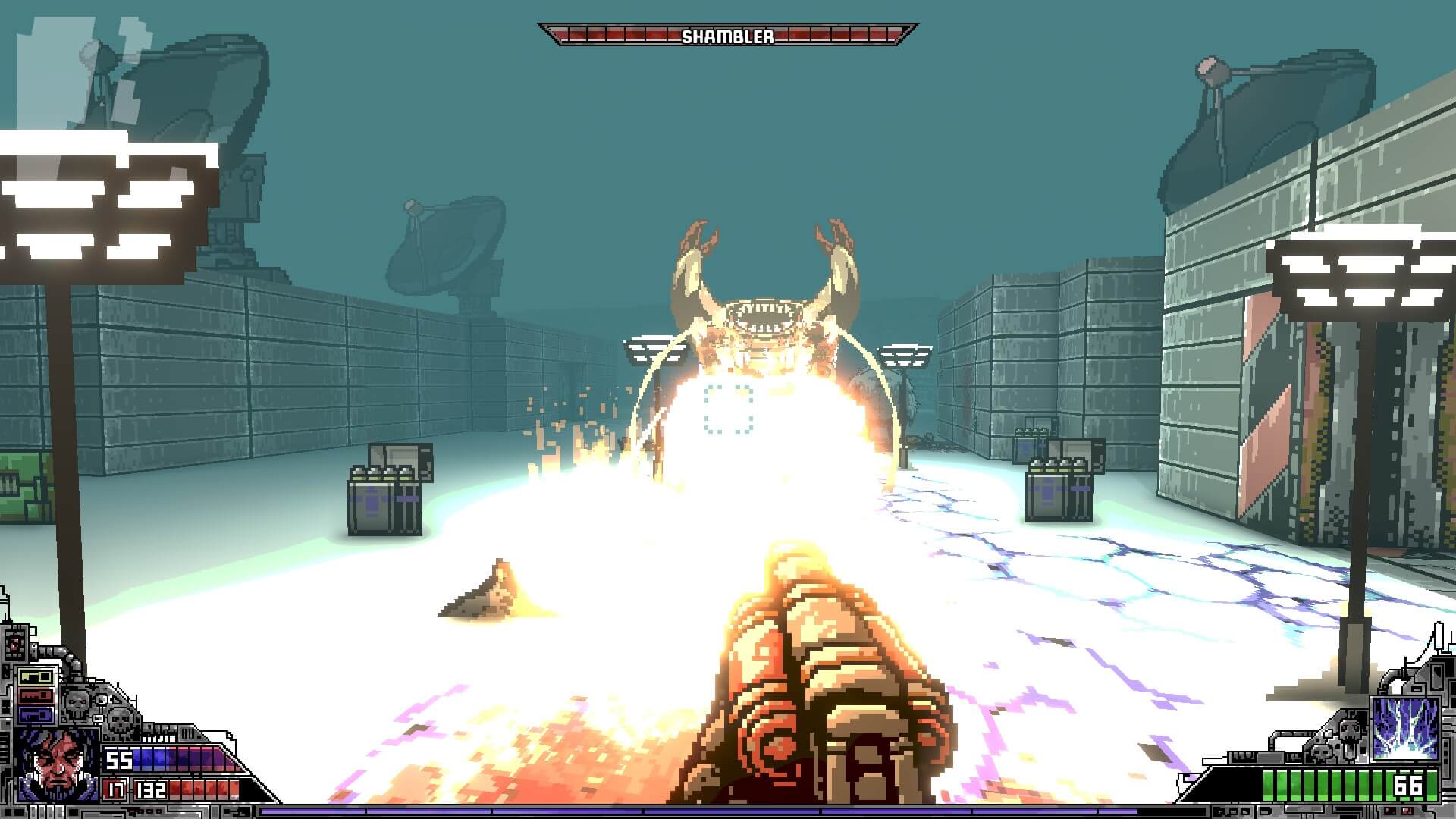
Task: Click the SHAMBLER boss health bar
Action: (x=622, y=33)
